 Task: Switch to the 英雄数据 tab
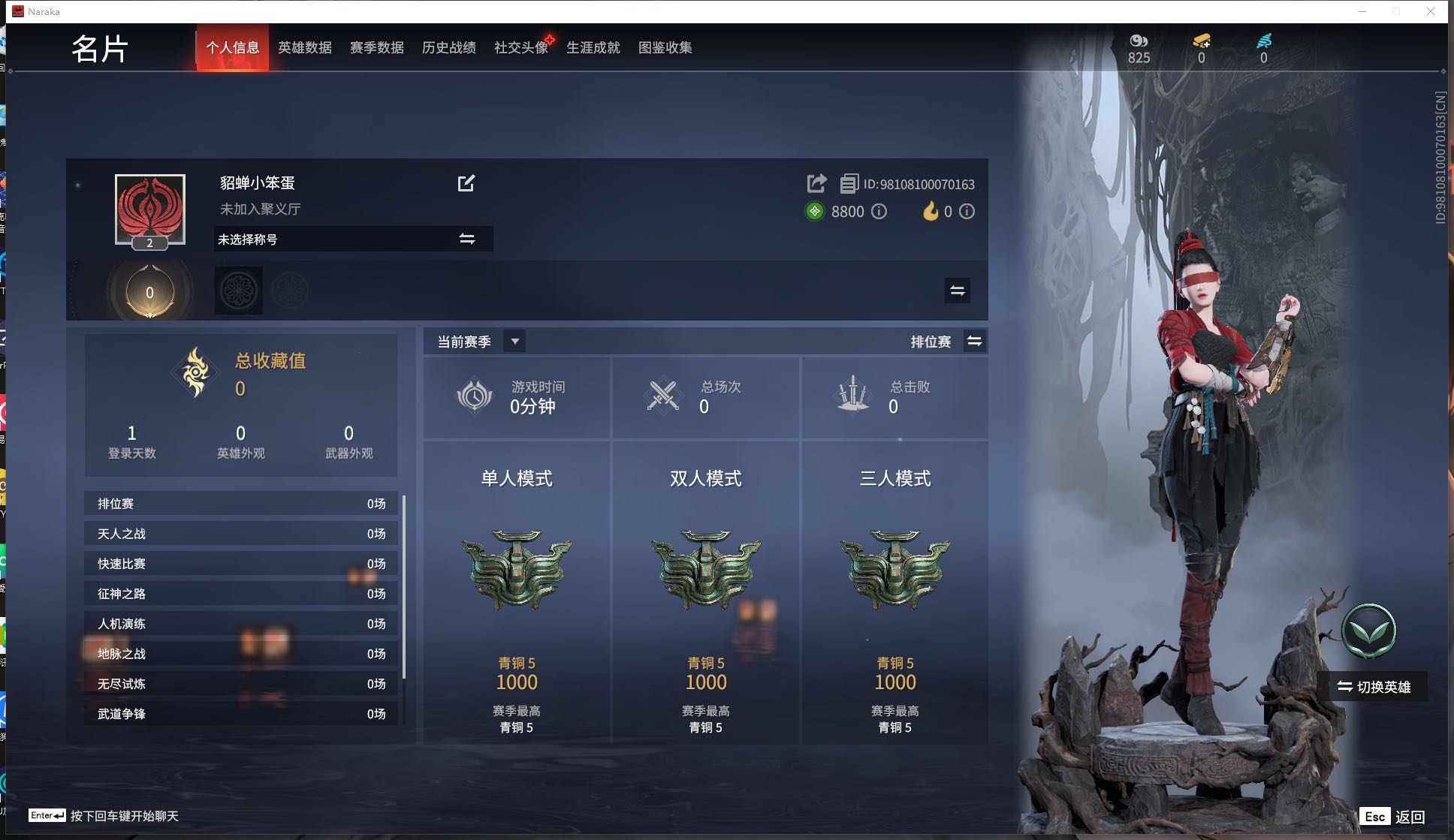(x=304, y=48)
